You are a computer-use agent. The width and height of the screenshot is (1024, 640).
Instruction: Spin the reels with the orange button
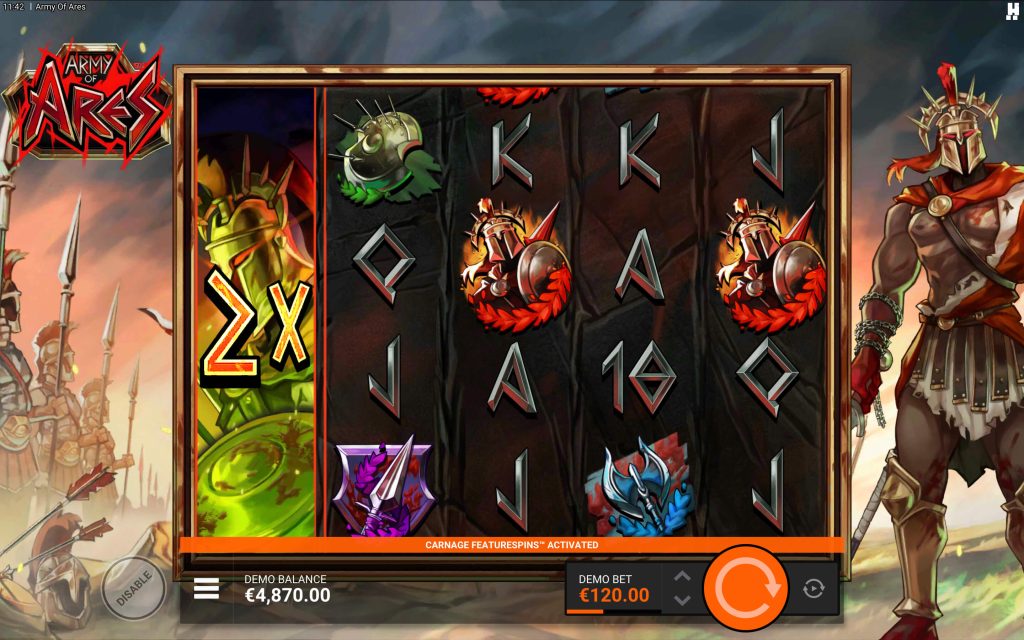click(745, 588)
